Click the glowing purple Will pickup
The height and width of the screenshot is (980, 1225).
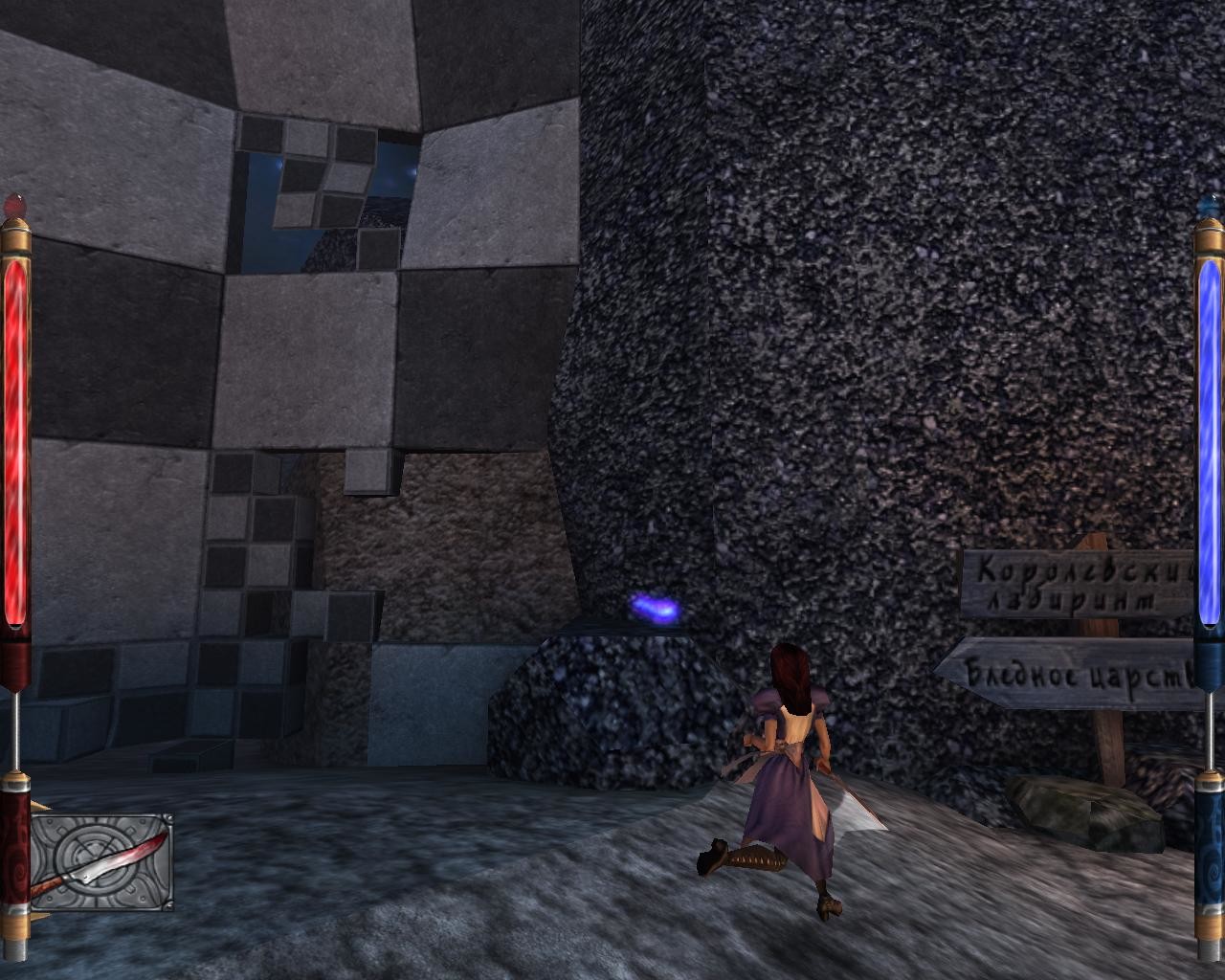pyautogui.click(x=658, y=605)
